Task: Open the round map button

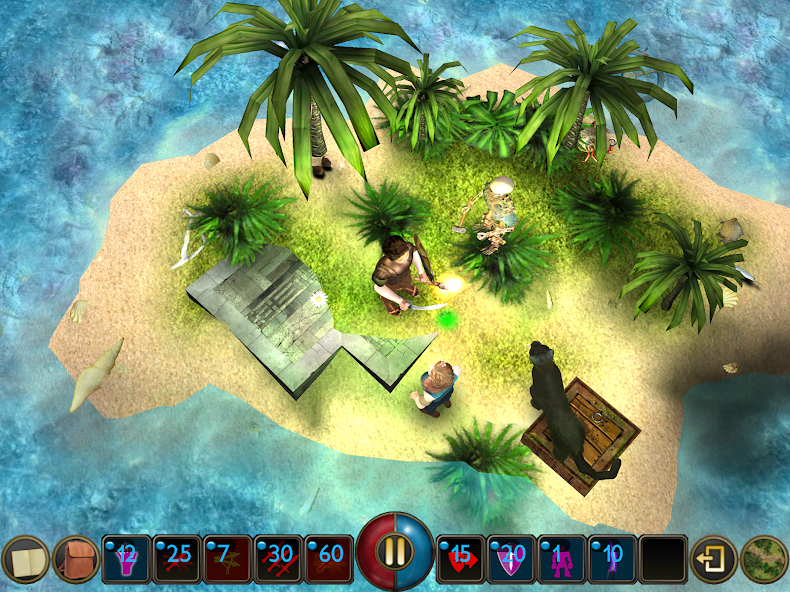Action: pyautogui.click(x=765, y=560)
